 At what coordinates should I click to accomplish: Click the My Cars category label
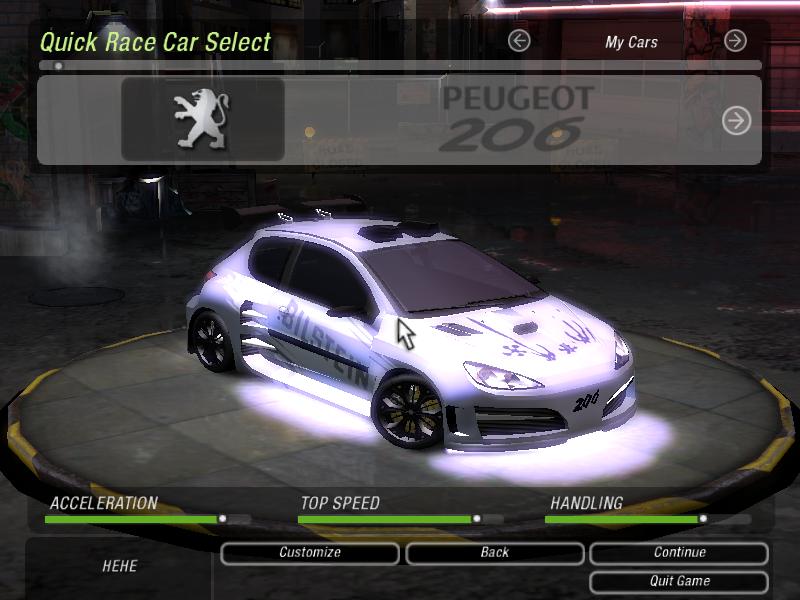[x=631, y=42]
